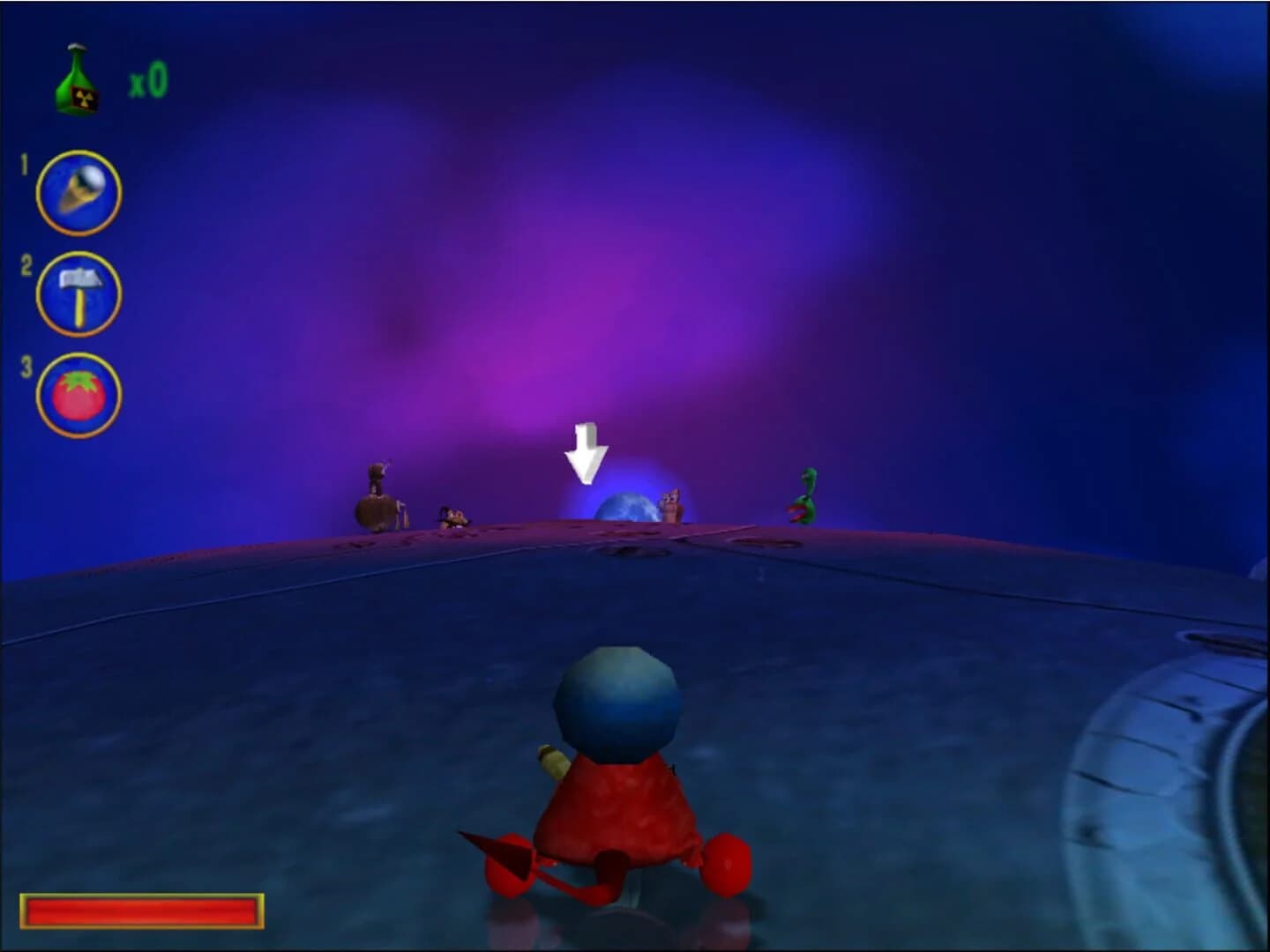The image size is (1270, 952).
Task: Click the dog on the moon surface
Action: click(x=452, y=516)
